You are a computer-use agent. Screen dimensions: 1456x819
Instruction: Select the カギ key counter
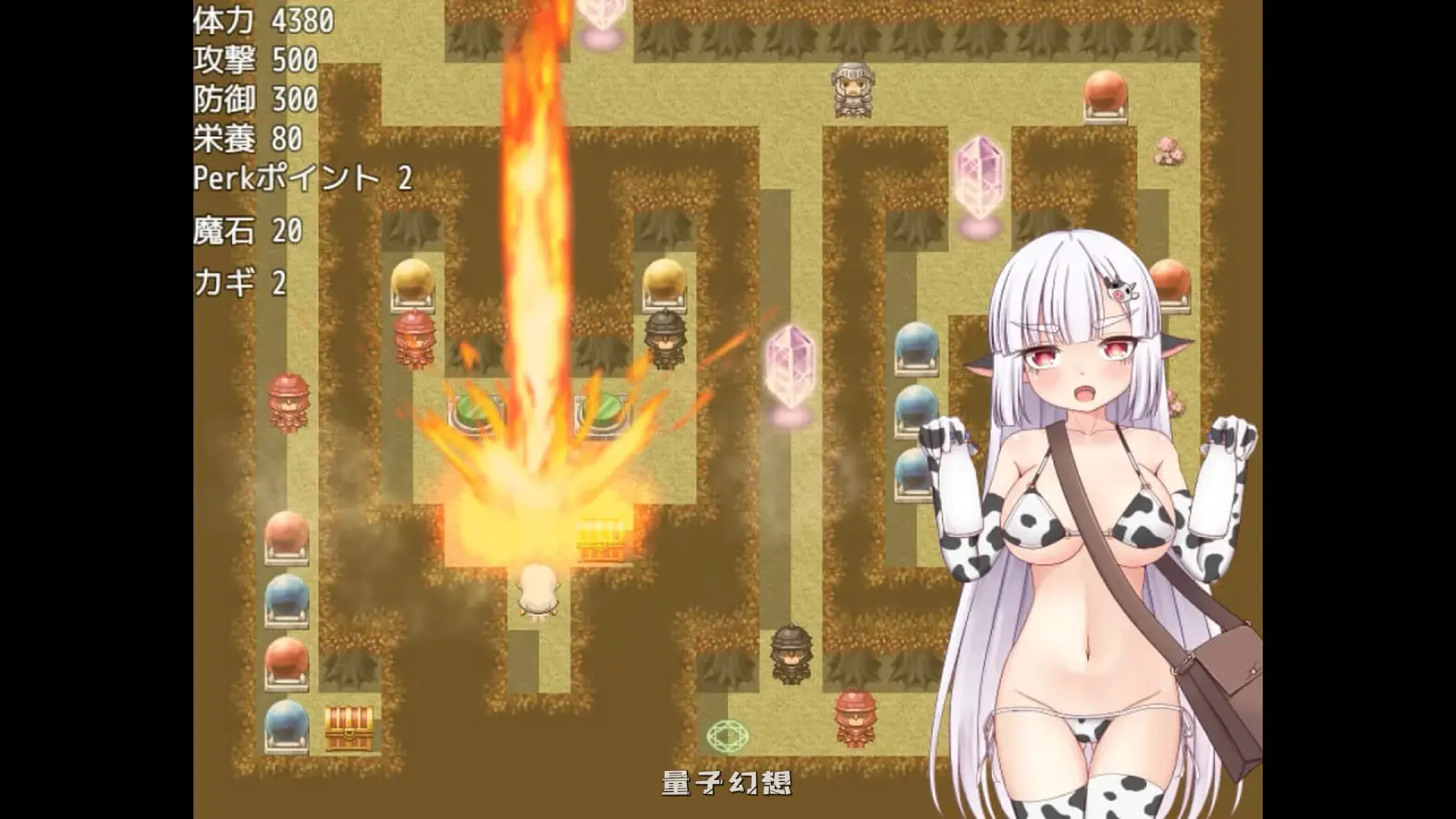[240, 282]
